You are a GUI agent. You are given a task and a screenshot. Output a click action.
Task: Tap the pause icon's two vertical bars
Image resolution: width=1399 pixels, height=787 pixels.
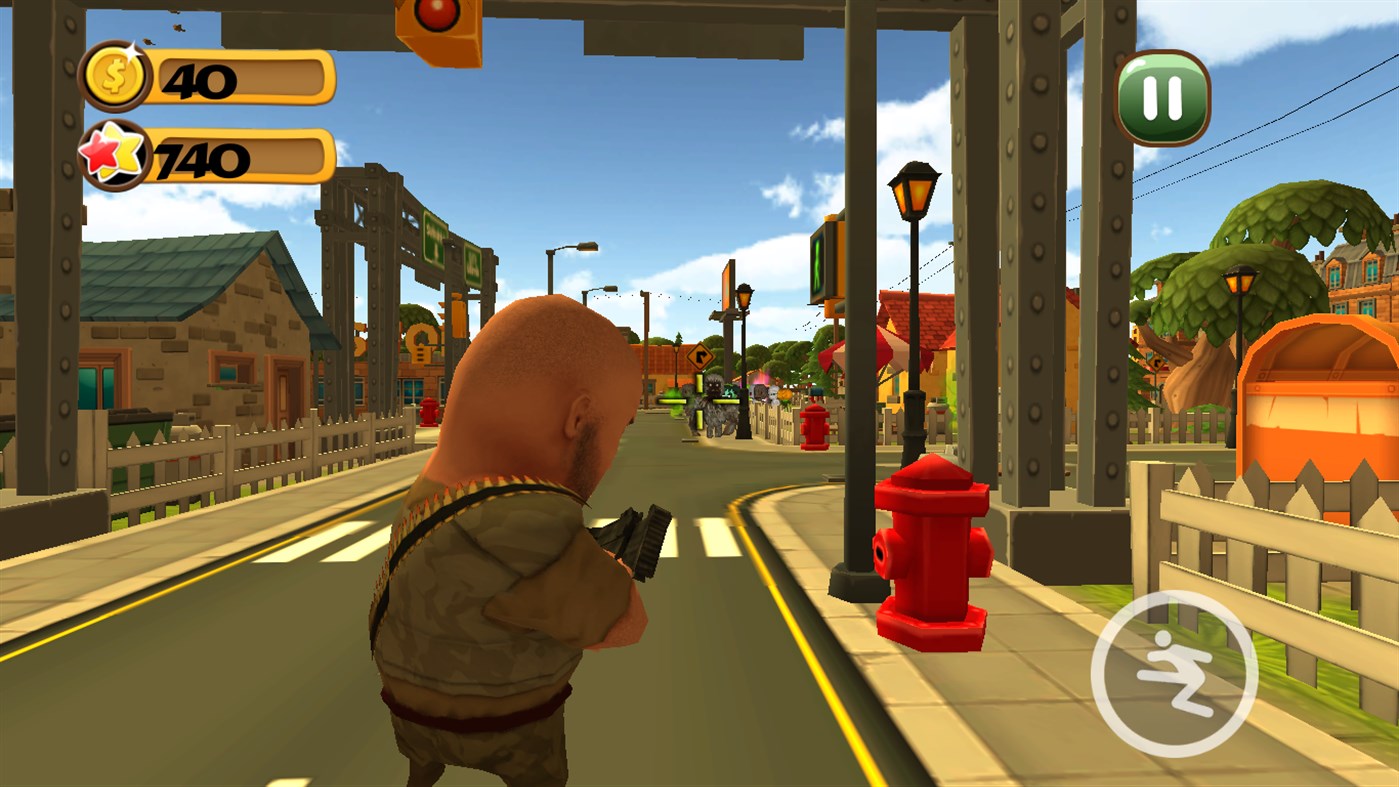point(1163,99)
